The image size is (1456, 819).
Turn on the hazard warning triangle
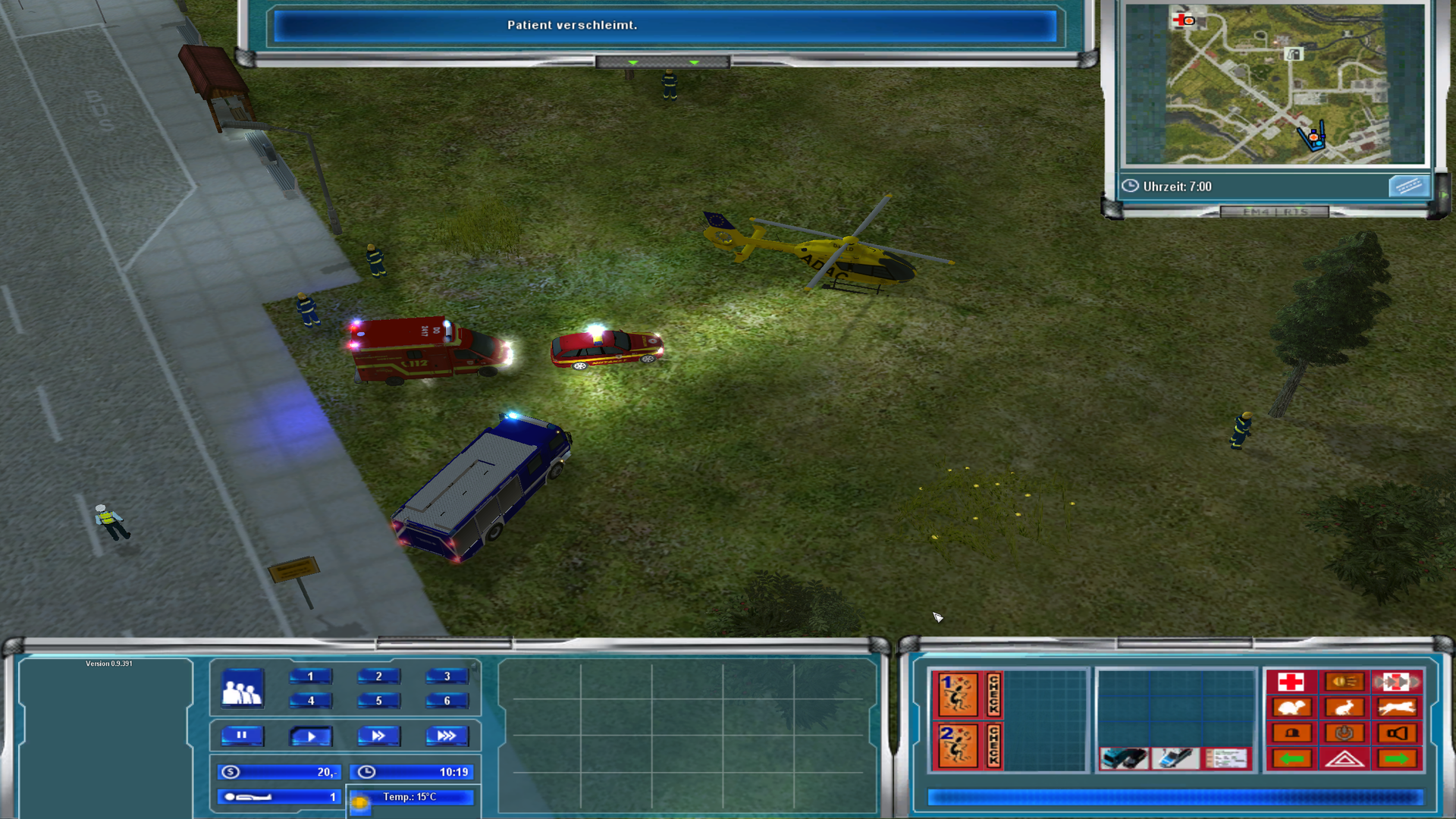point(1344,758)
